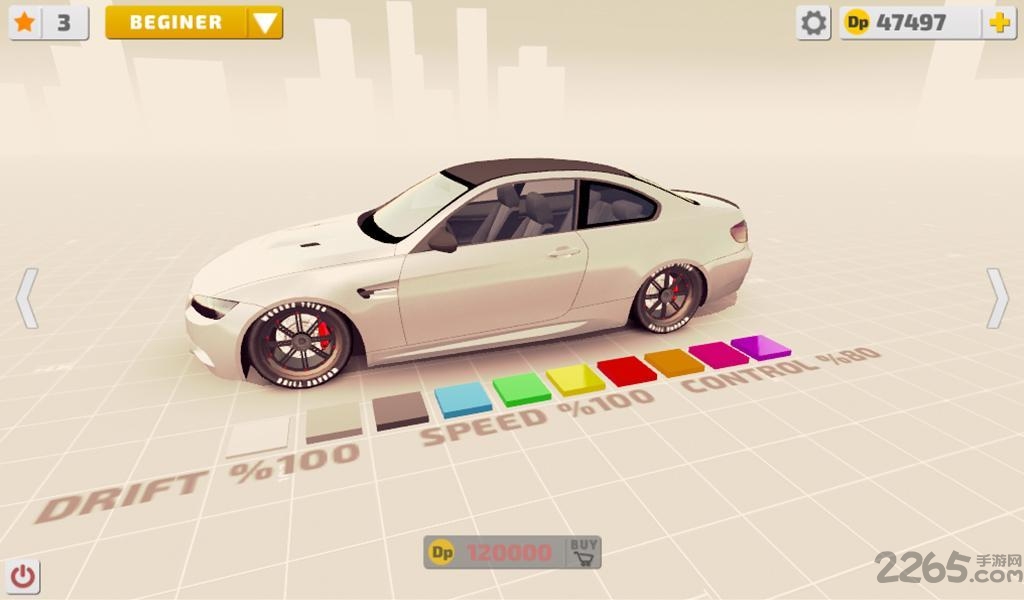Open the BEGINER difficulty dropdown
The width and height of the screenshot is (1024, 600).
coord(194,23)
